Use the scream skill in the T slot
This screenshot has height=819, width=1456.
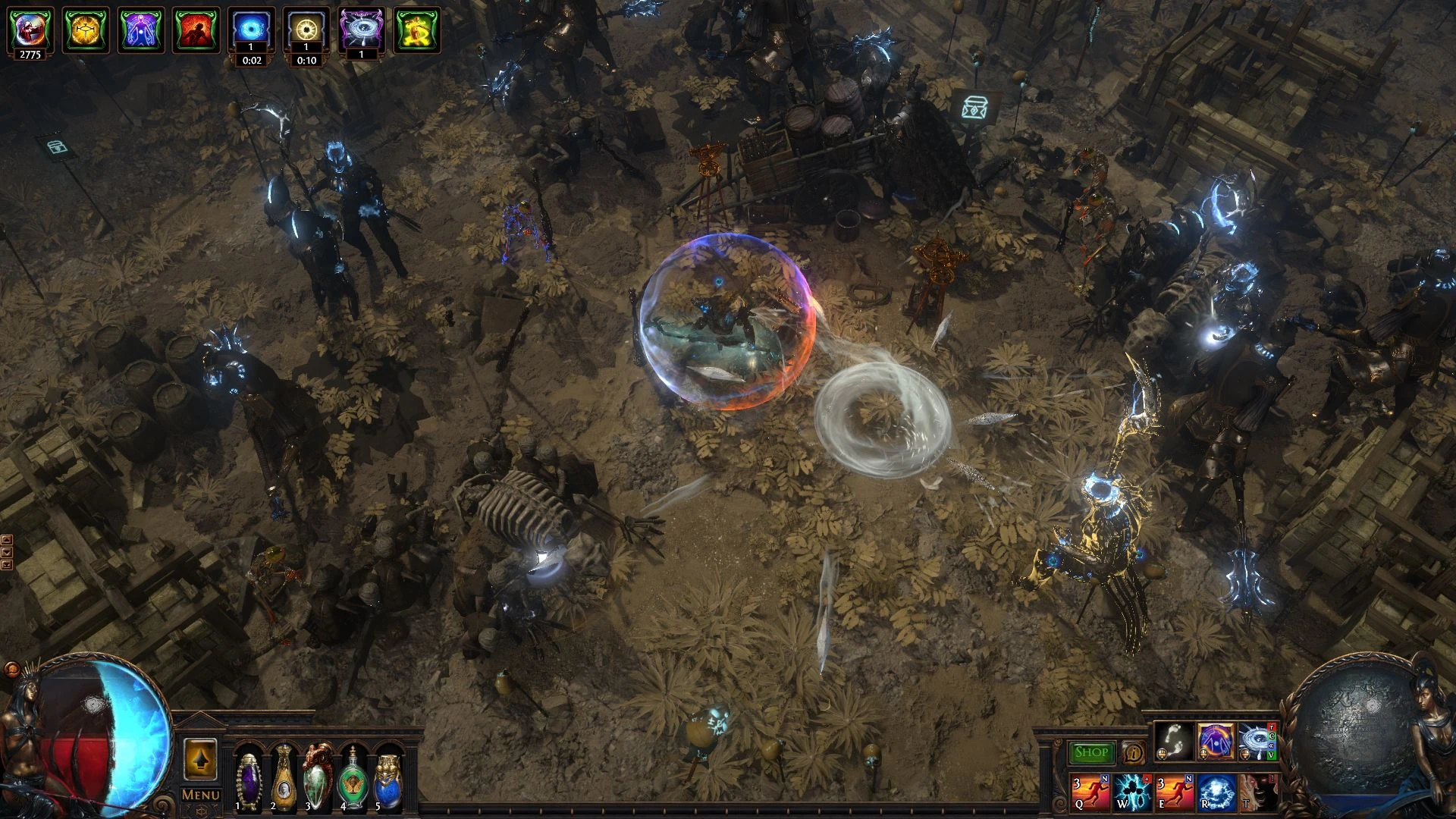(x=1261, y=794)
